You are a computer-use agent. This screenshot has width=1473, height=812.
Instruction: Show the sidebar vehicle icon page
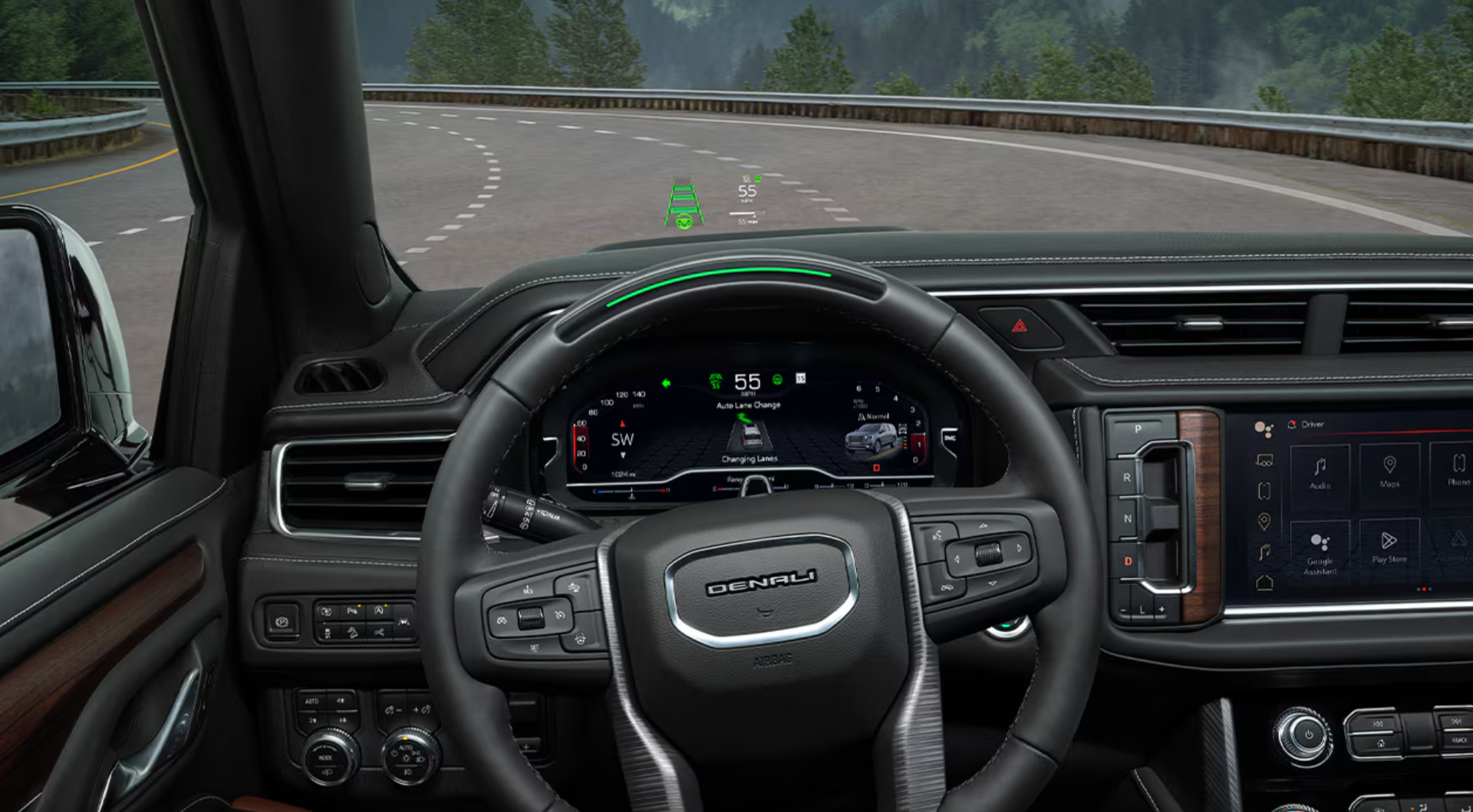[1264, 461]
